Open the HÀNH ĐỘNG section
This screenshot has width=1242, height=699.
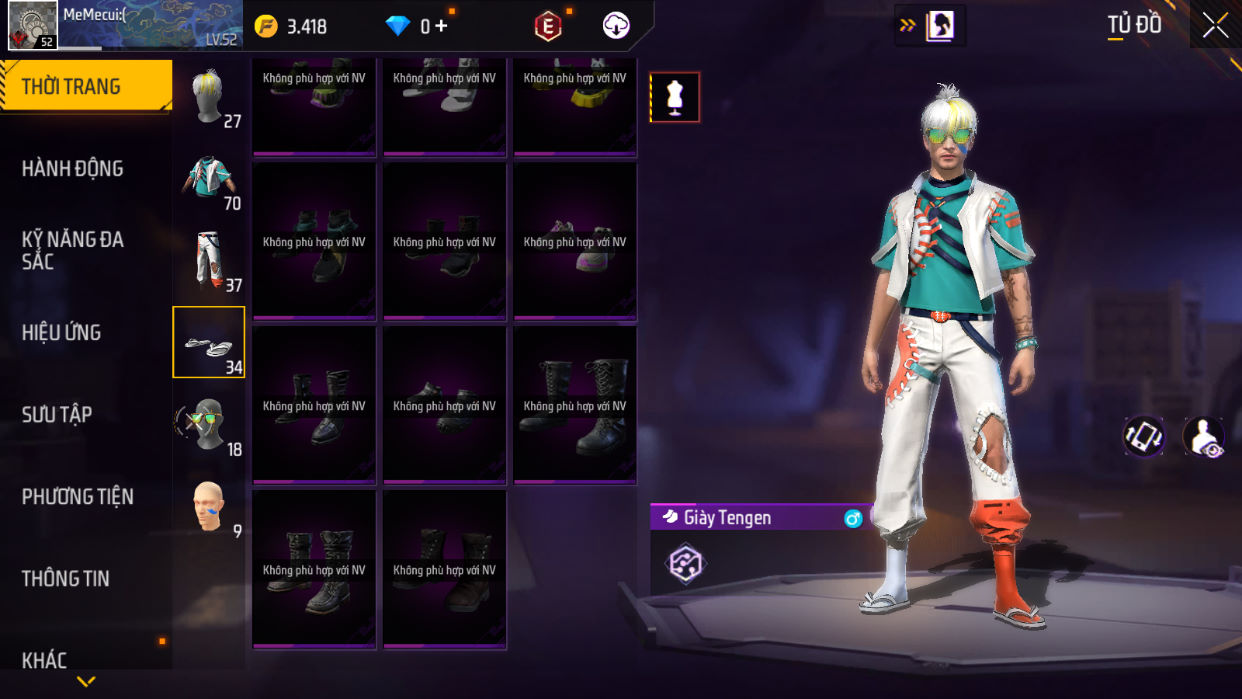coord(73,168)
